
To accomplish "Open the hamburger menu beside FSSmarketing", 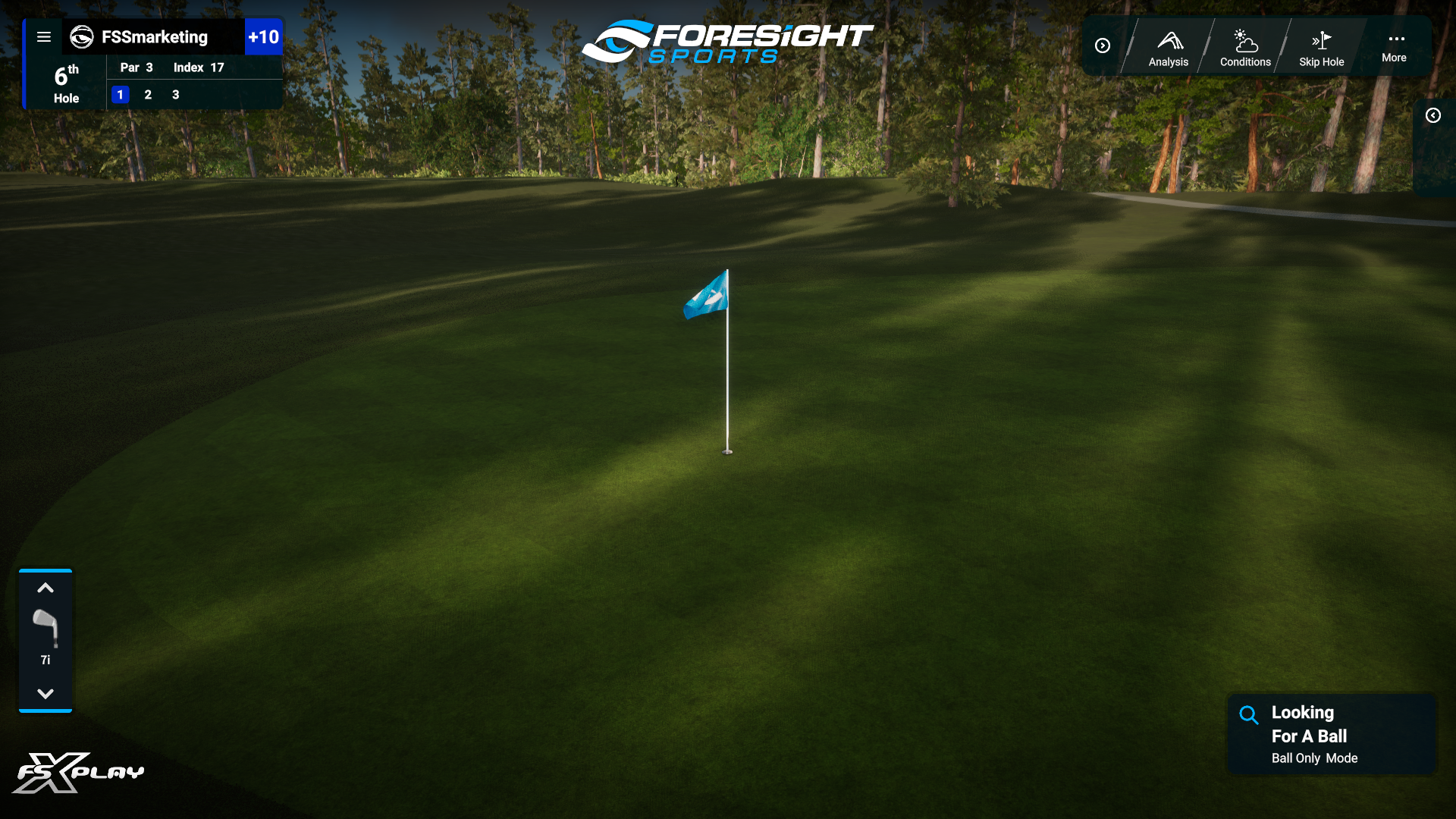I will (44, 36).
